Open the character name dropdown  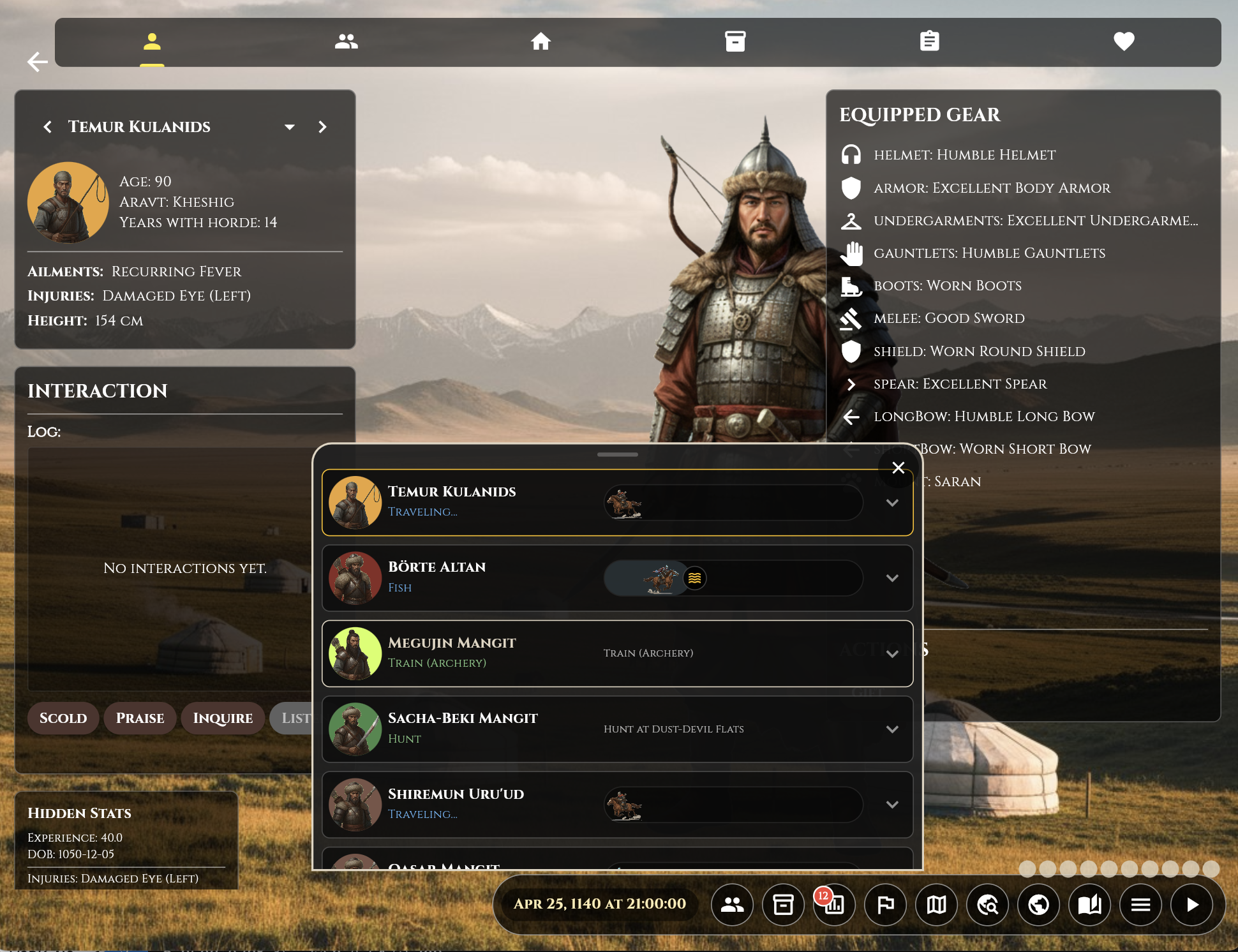[290, 127]
